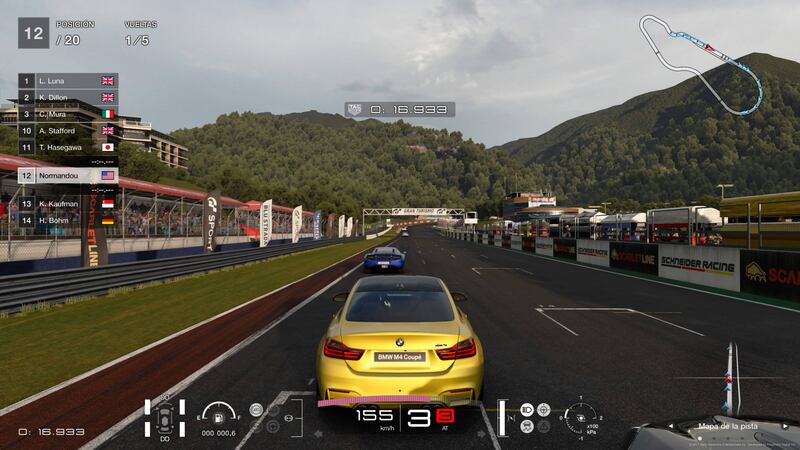This screenshot has width=800, height=450.
Task: Click A. Stafford's standings entry
Action: (67, 130)
